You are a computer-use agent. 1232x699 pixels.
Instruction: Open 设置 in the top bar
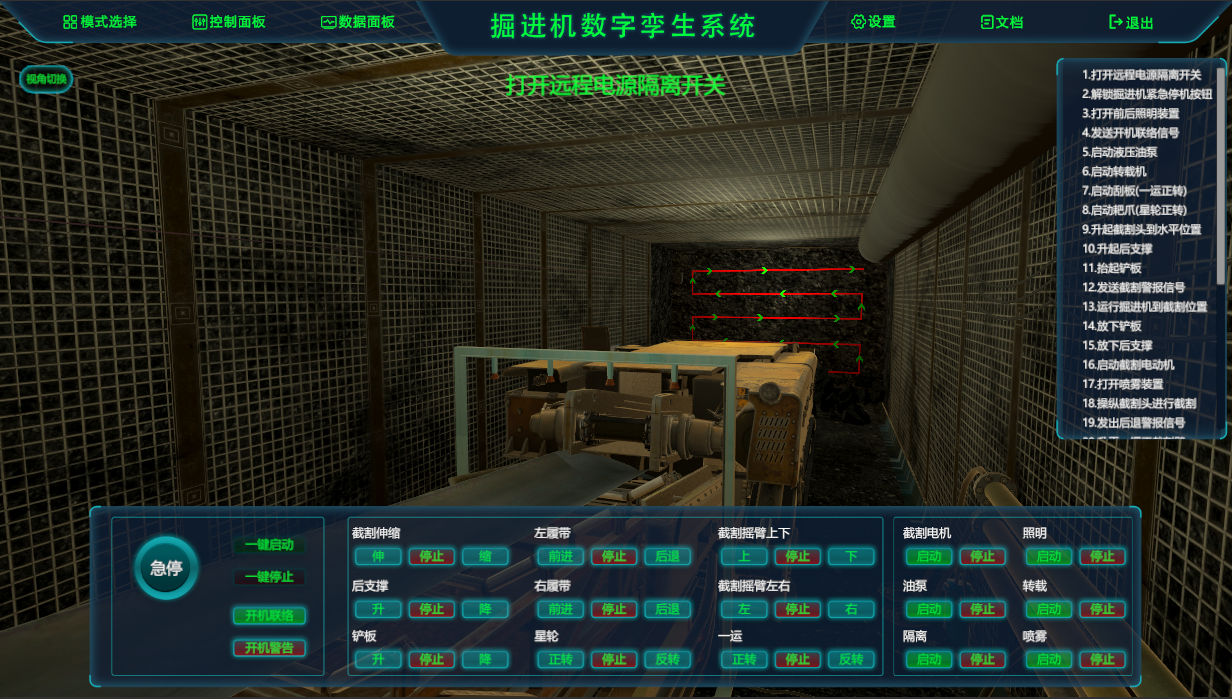[x=873, y=22]
